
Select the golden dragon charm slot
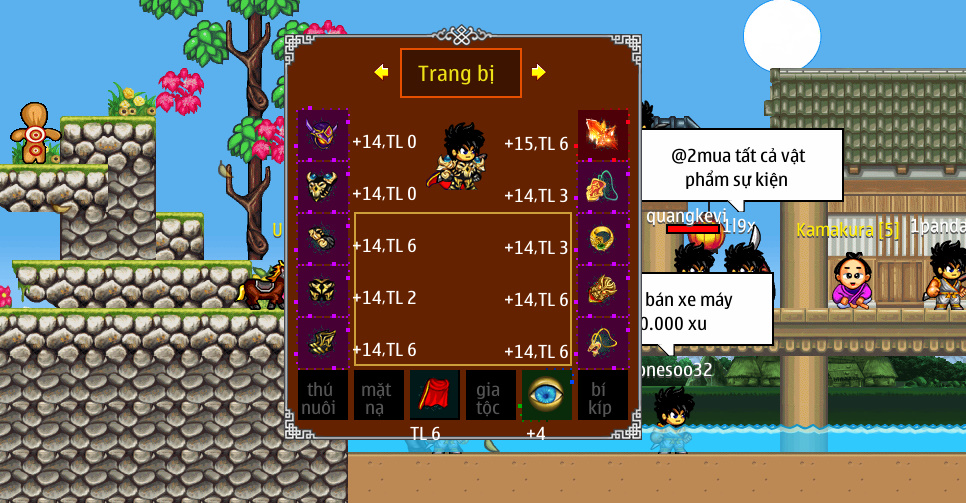(x=603, y=343)
